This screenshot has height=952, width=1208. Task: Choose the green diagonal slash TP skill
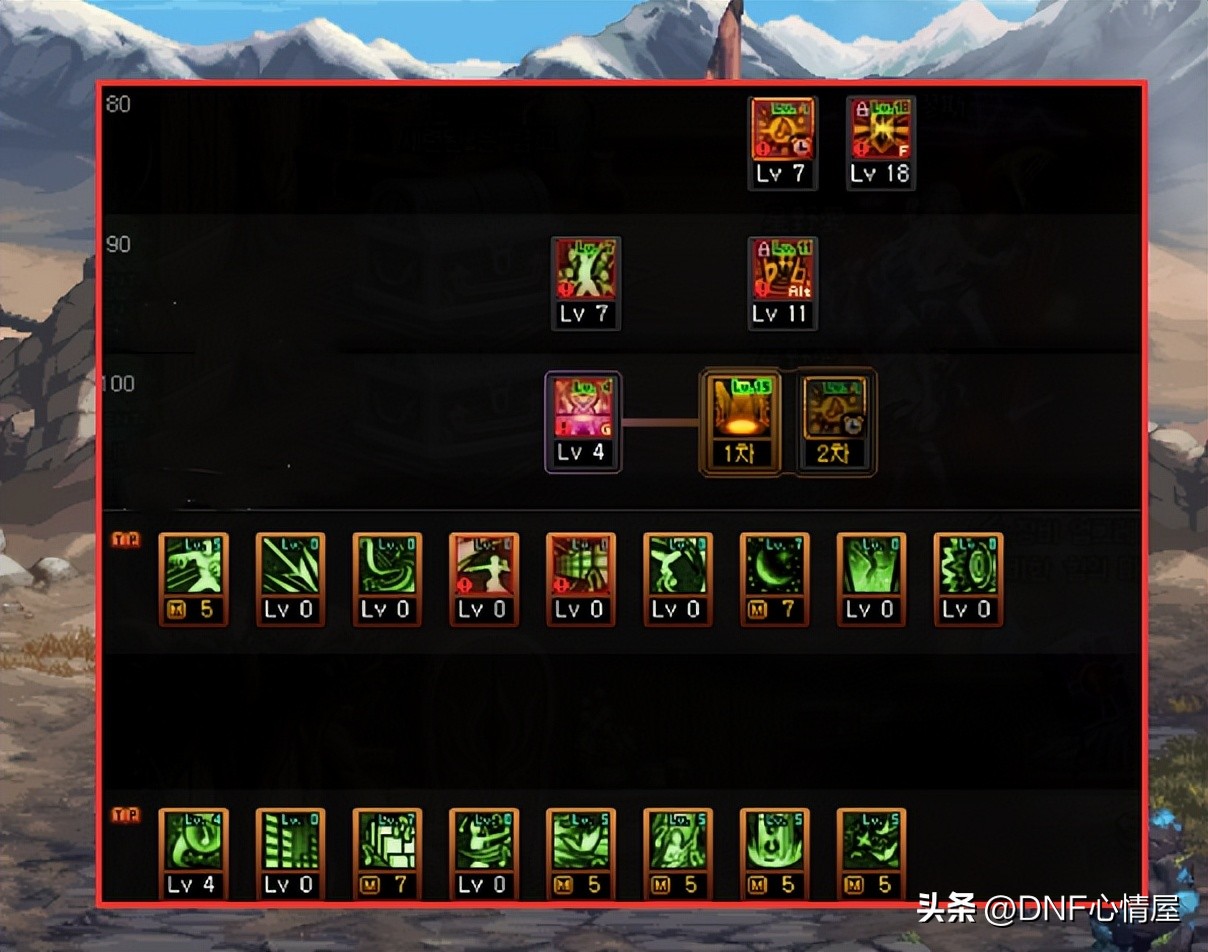290,567
